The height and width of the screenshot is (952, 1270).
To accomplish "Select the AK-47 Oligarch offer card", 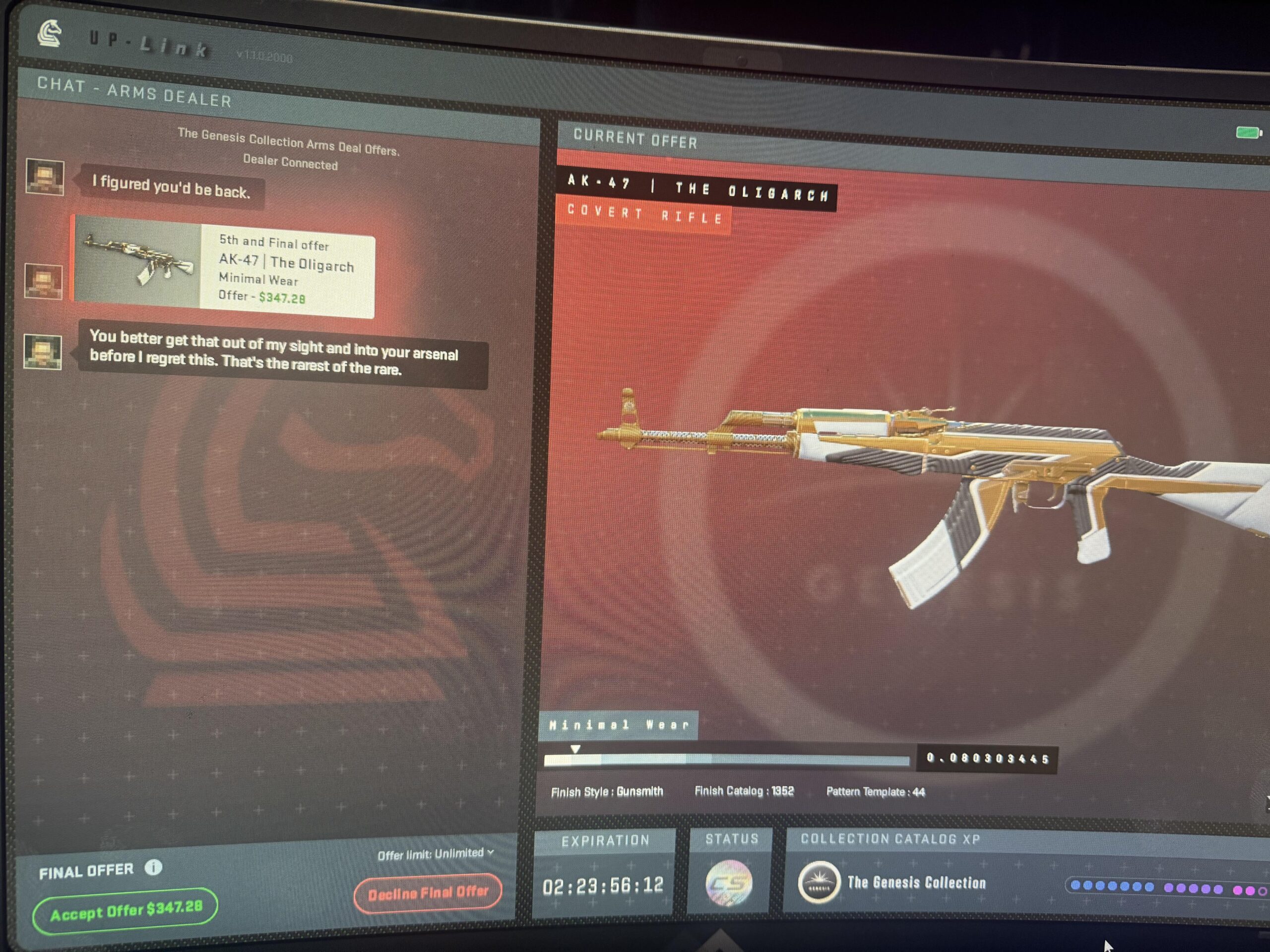I will 225,268.
